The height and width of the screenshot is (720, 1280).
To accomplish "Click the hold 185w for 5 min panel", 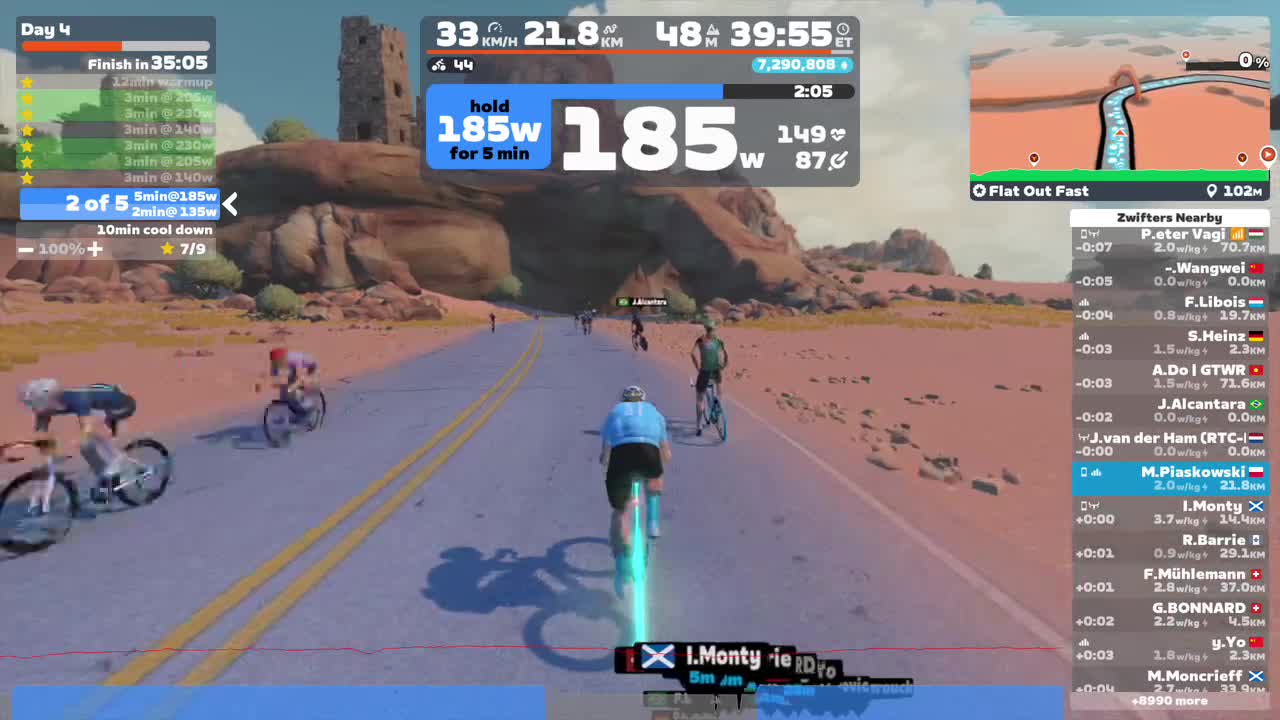I will [x=488, y=128].
